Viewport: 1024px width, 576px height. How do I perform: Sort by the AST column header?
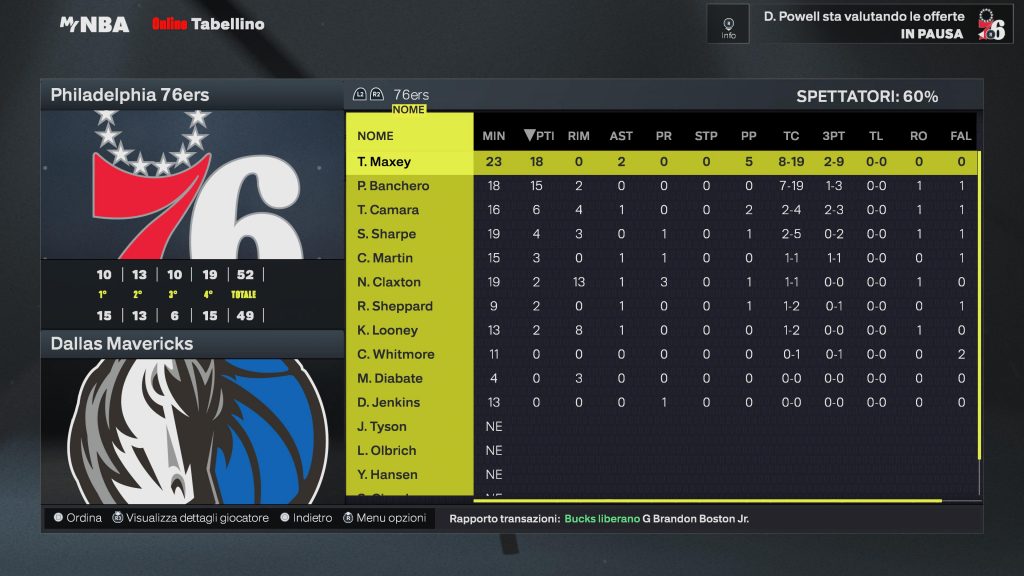(x=621, y=136)
